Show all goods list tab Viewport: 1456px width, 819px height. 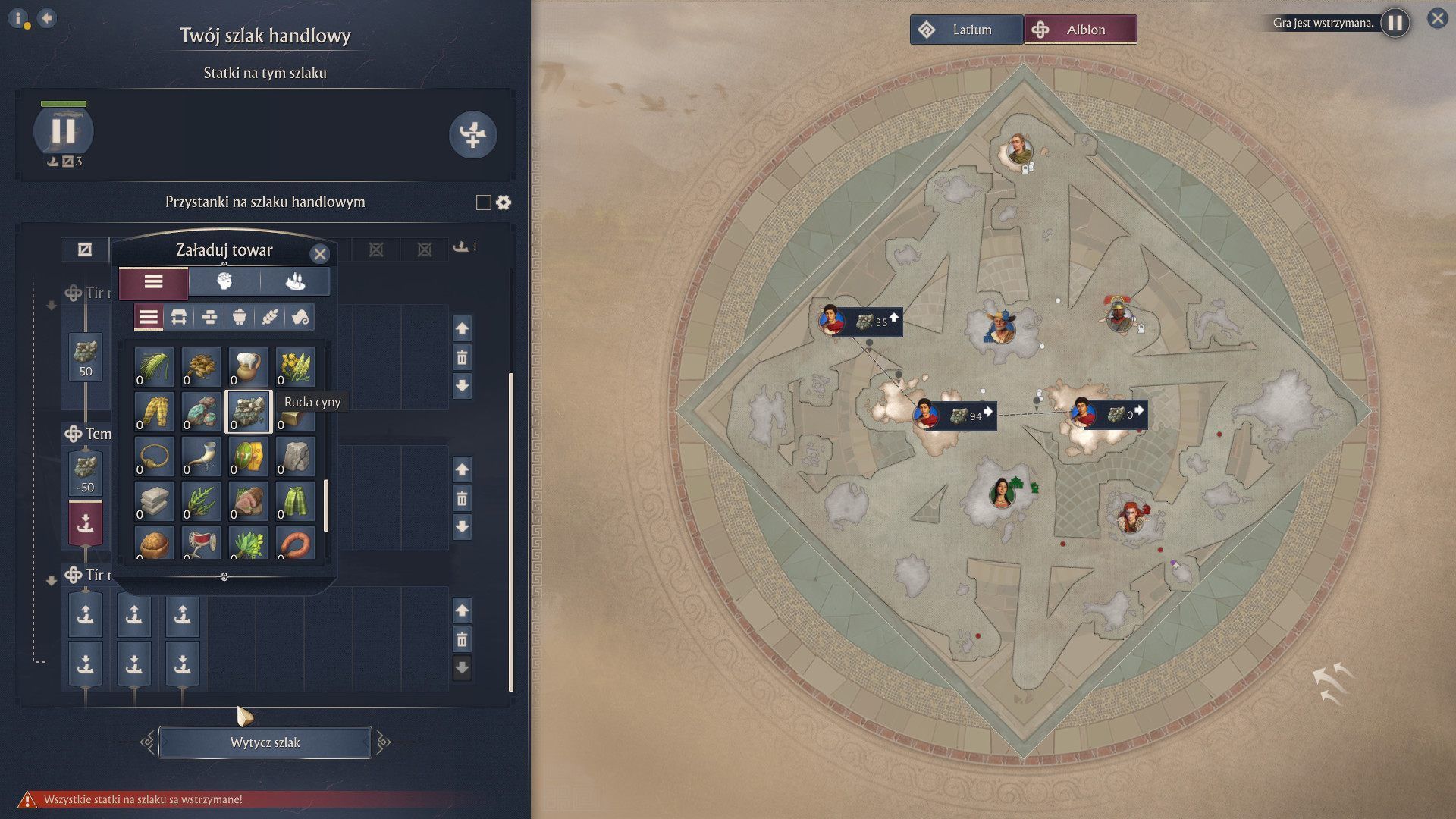pyautogui.click(x=154, y=282)
